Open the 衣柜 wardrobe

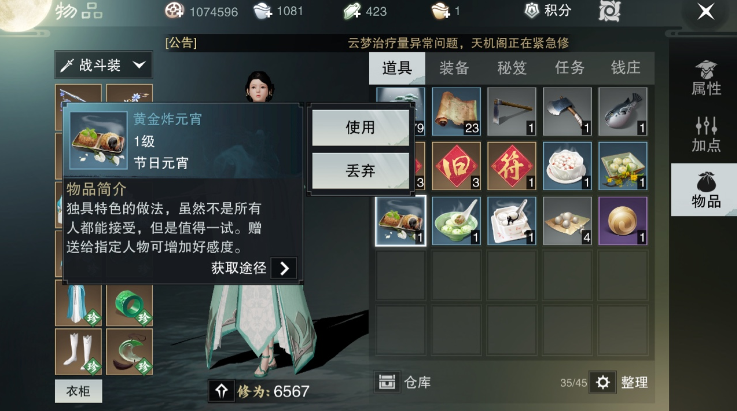(x=78, y=391)
